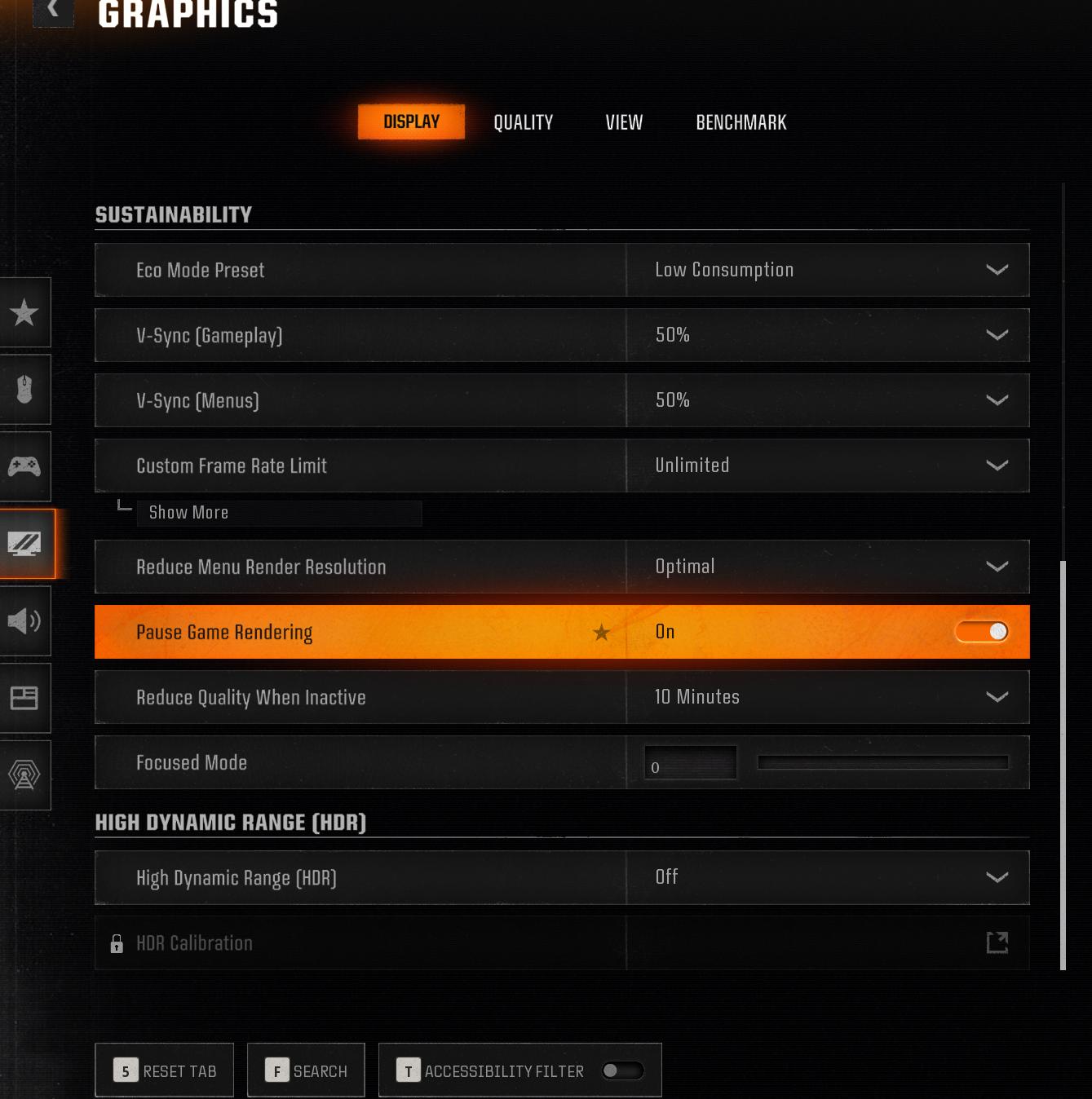The width and height of the screenshot is (1092, 1099).
Task: Click the Reset Tab button
Action: coord(165,1070)
